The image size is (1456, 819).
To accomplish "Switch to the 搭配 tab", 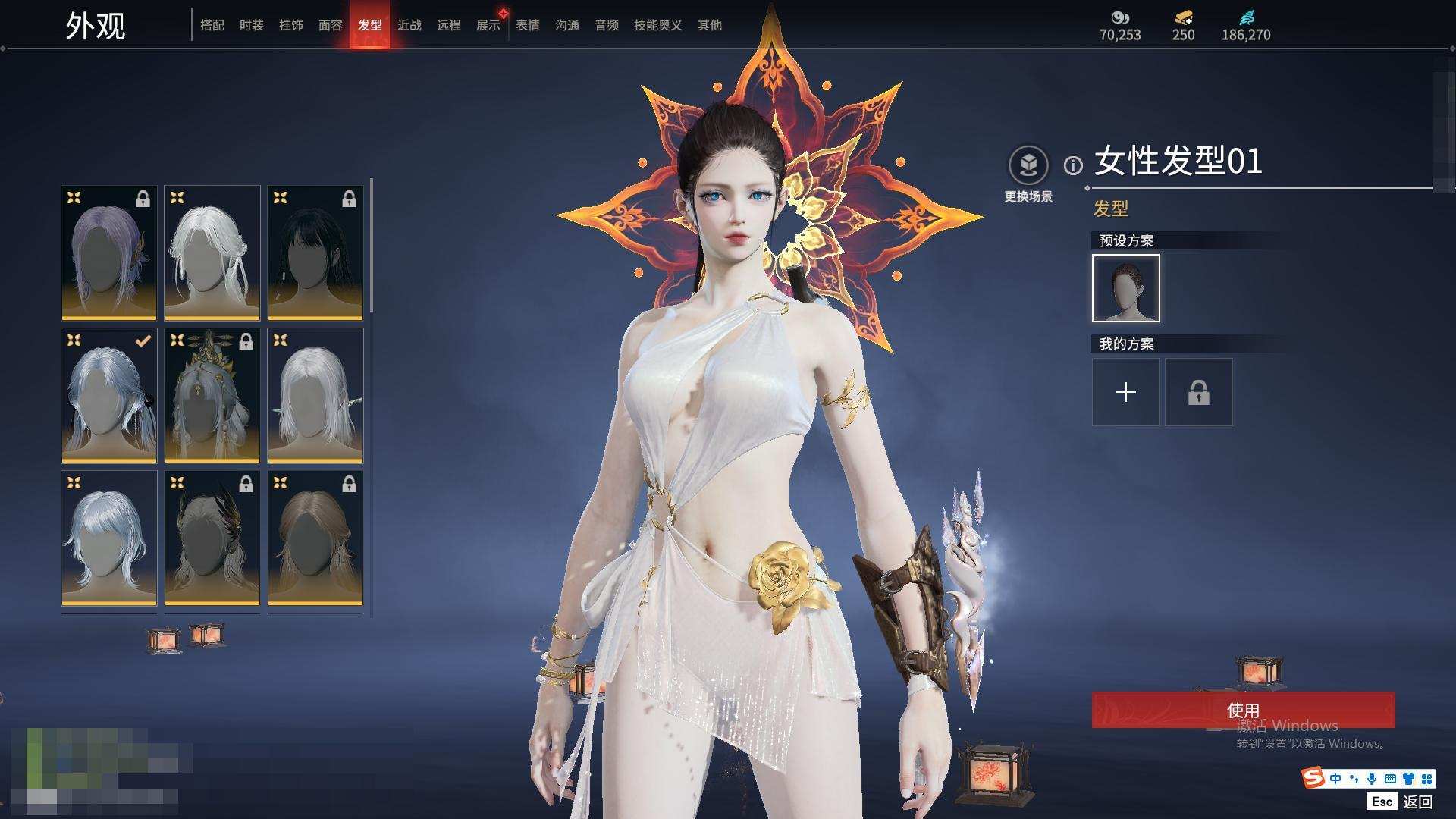I will coord(212,25).
